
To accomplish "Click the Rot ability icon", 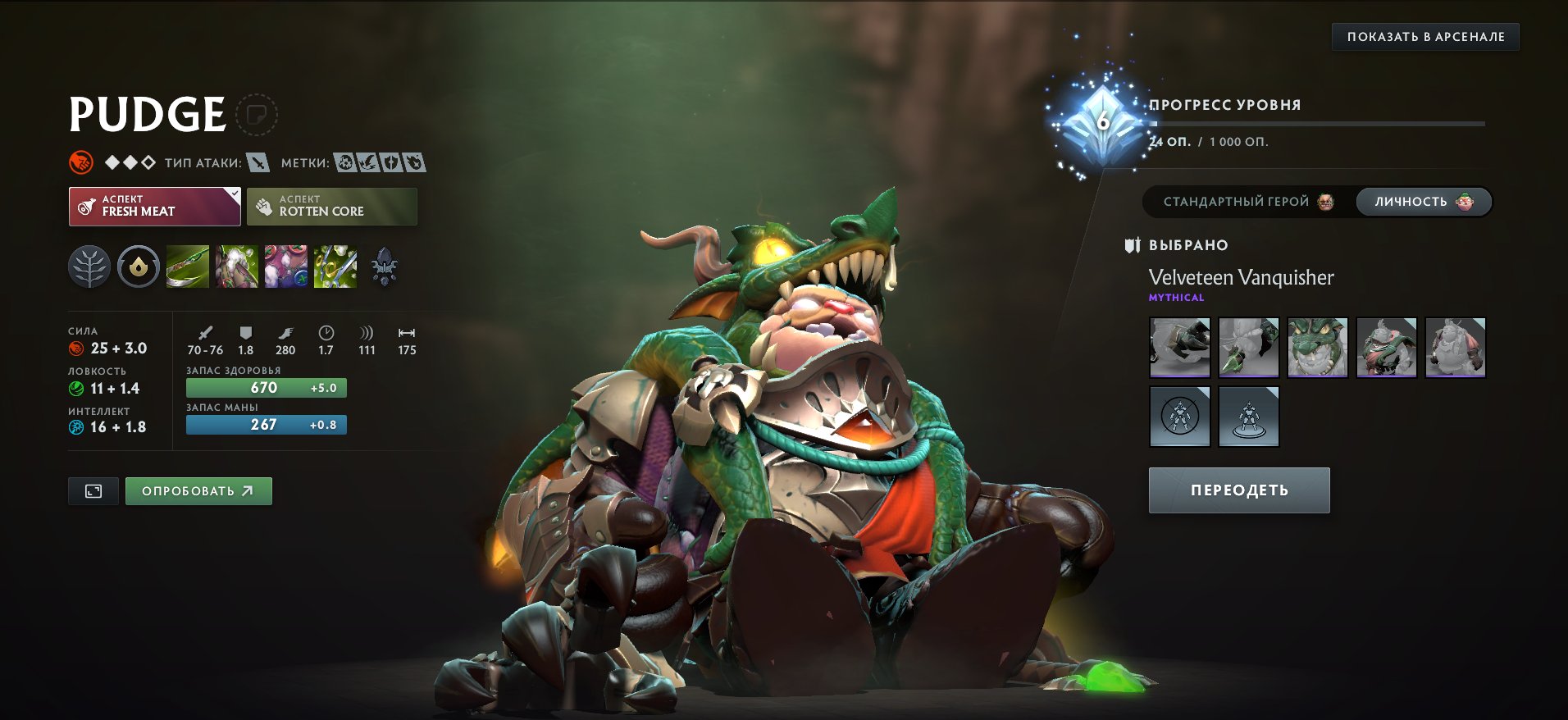I will click(x=236, y=266).
